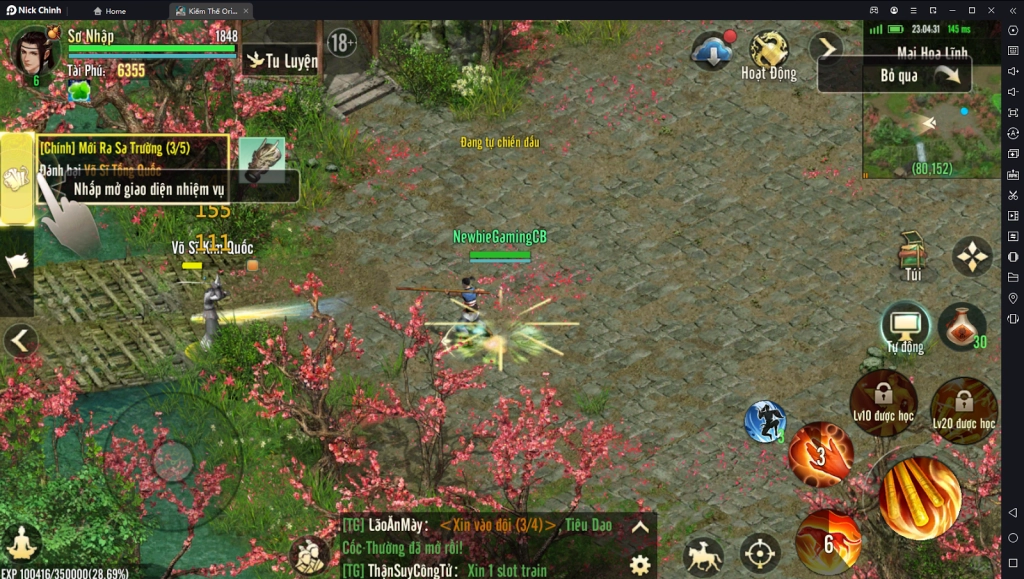Activate the main golden slash attack
The height and width of the screenshot is (579, 1024).
(x=919, y=497)
